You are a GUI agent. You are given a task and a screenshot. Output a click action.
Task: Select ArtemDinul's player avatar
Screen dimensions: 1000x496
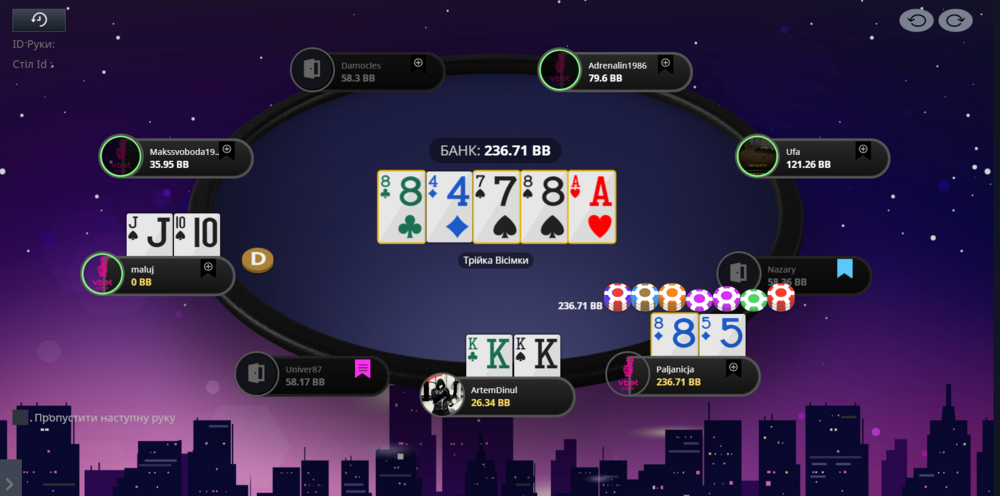[442, 395]
